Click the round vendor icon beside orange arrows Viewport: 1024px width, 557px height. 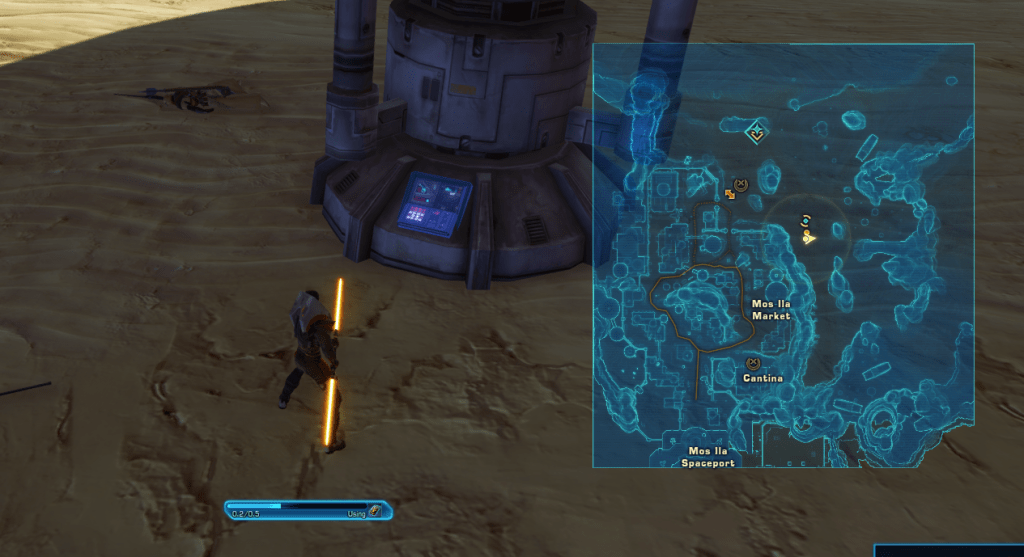tap(741, 184)
